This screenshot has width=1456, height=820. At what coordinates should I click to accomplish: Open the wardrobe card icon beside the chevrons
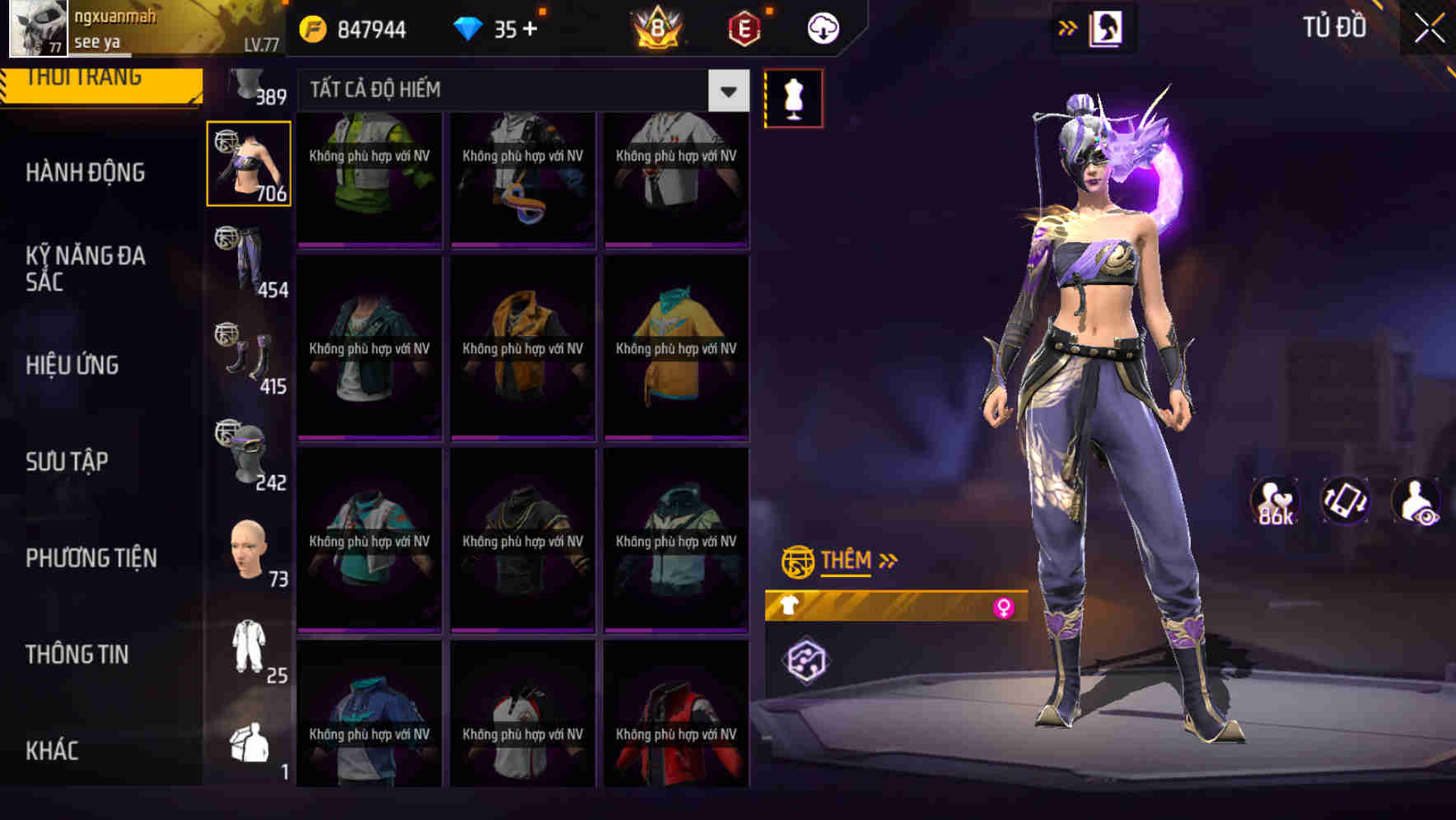pyautogui.click(x=1108, y=27)
